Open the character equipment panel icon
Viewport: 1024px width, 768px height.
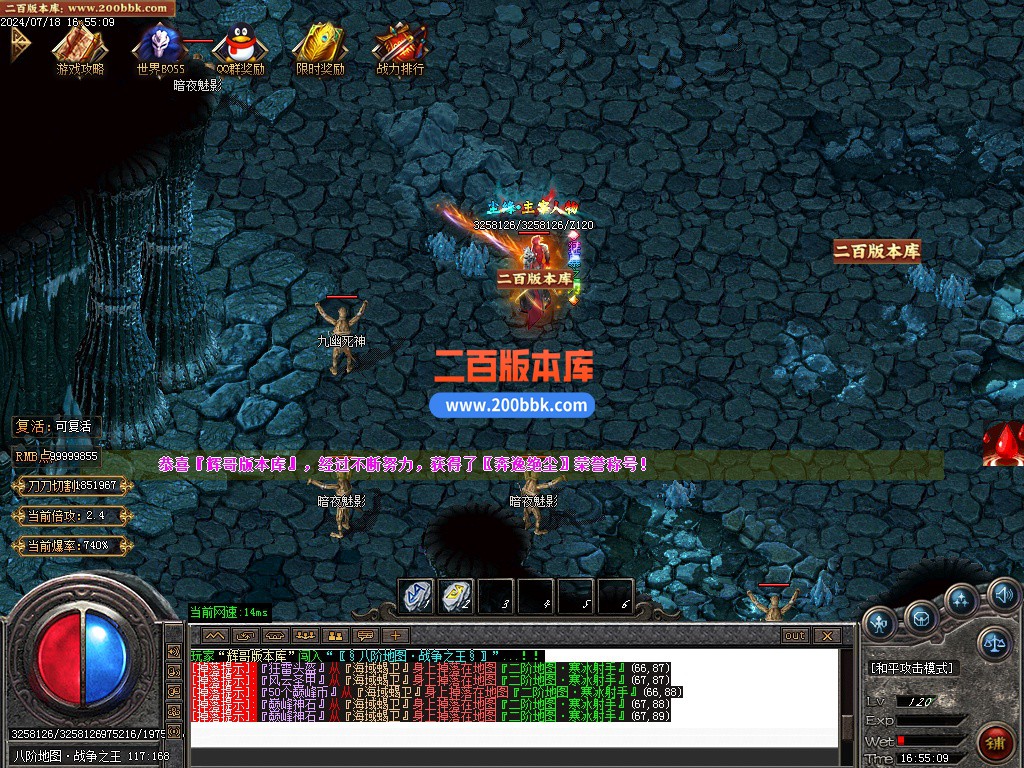[x=881, y=624]
